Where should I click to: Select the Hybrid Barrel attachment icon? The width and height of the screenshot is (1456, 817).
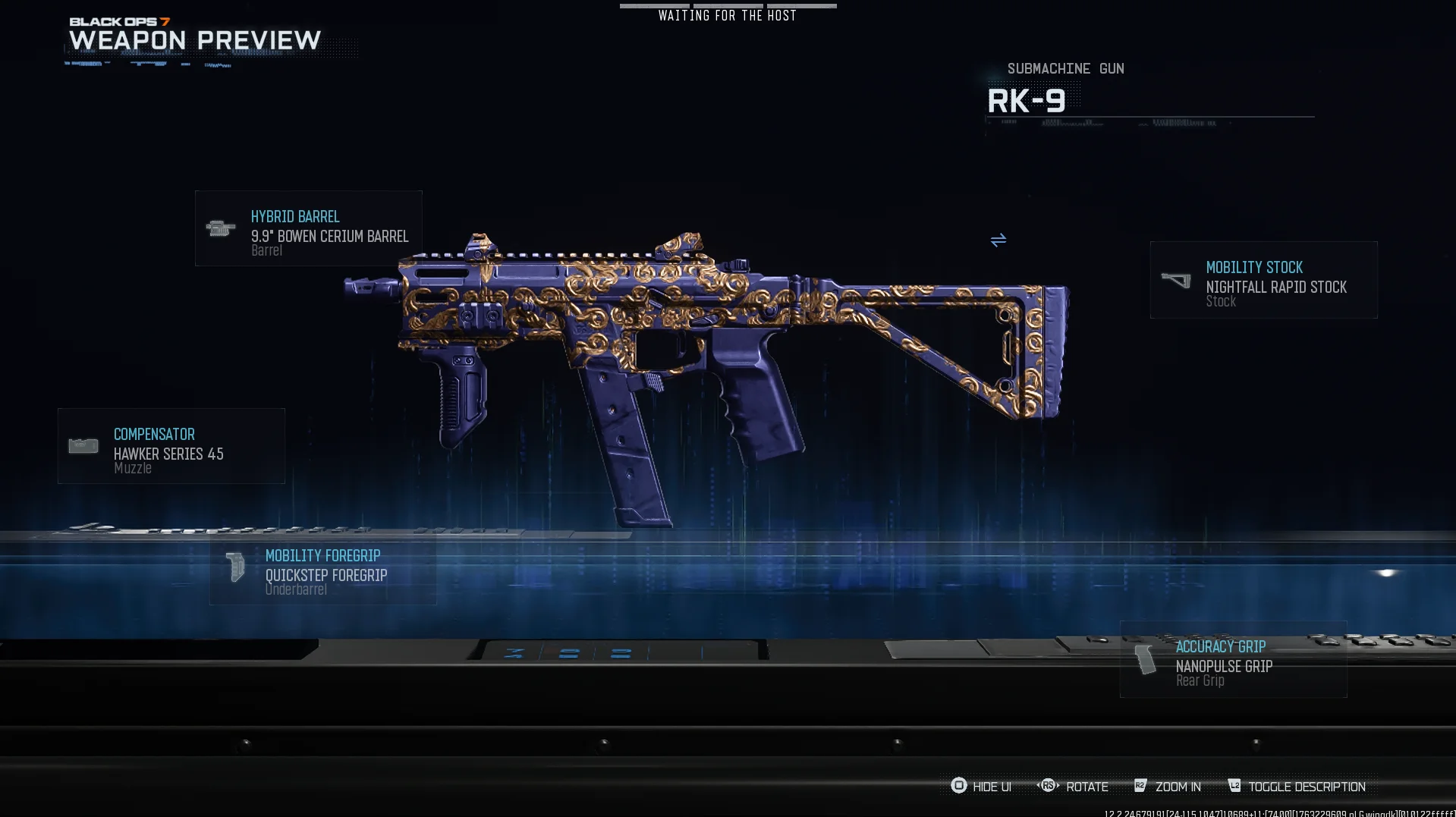pos(221,228)
